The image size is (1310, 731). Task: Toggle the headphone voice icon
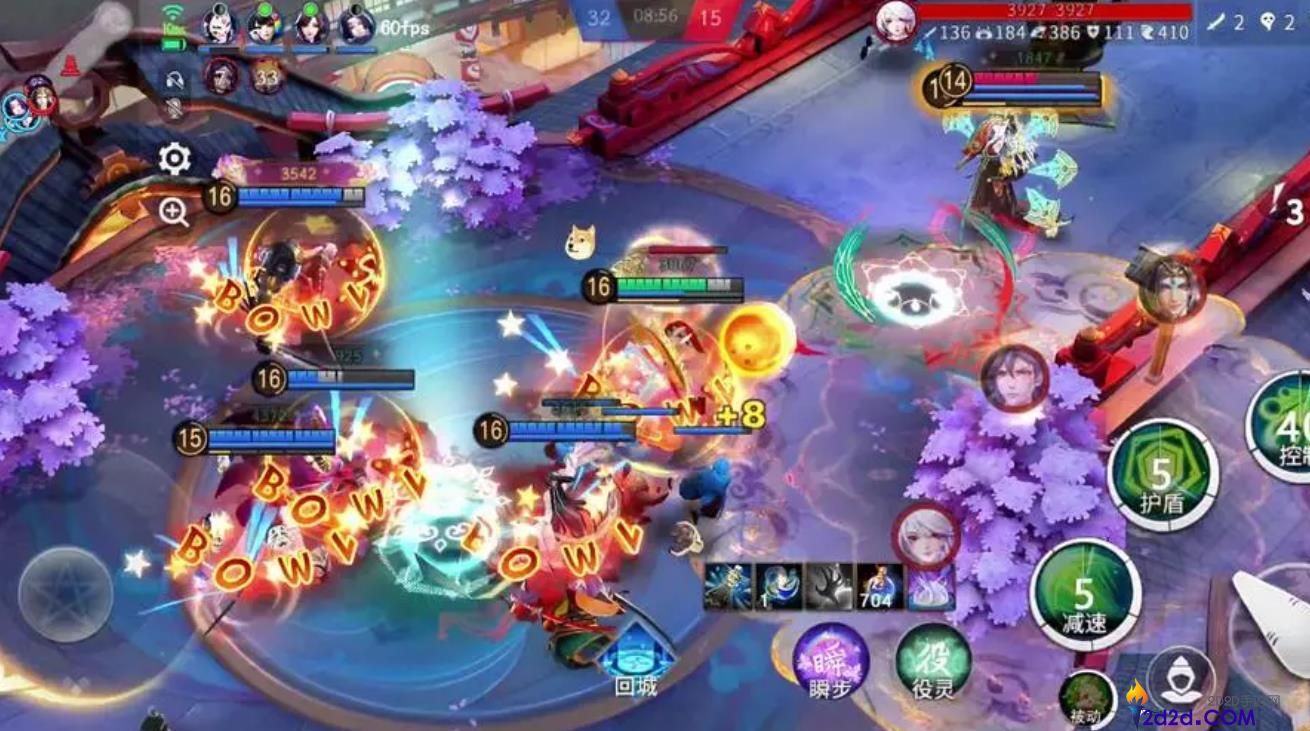click(175, 80)
